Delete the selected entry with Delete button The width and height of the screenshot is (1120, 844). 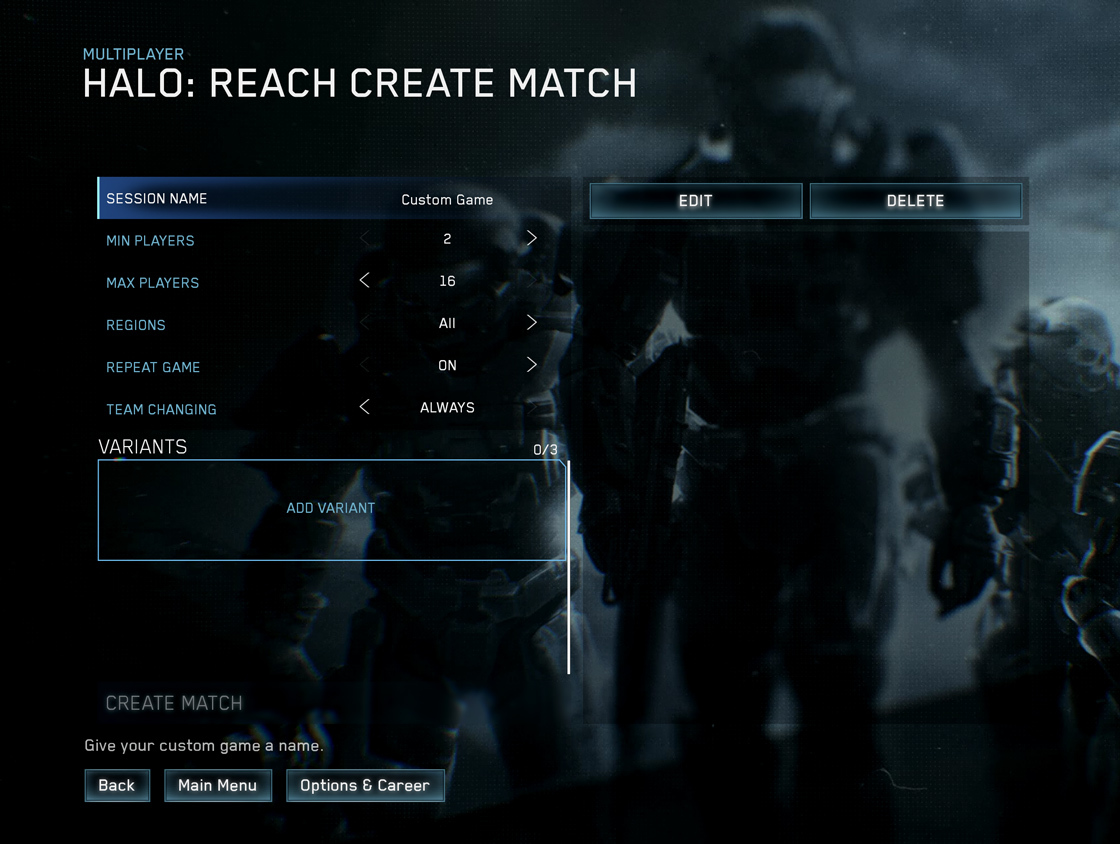(915, 200)
